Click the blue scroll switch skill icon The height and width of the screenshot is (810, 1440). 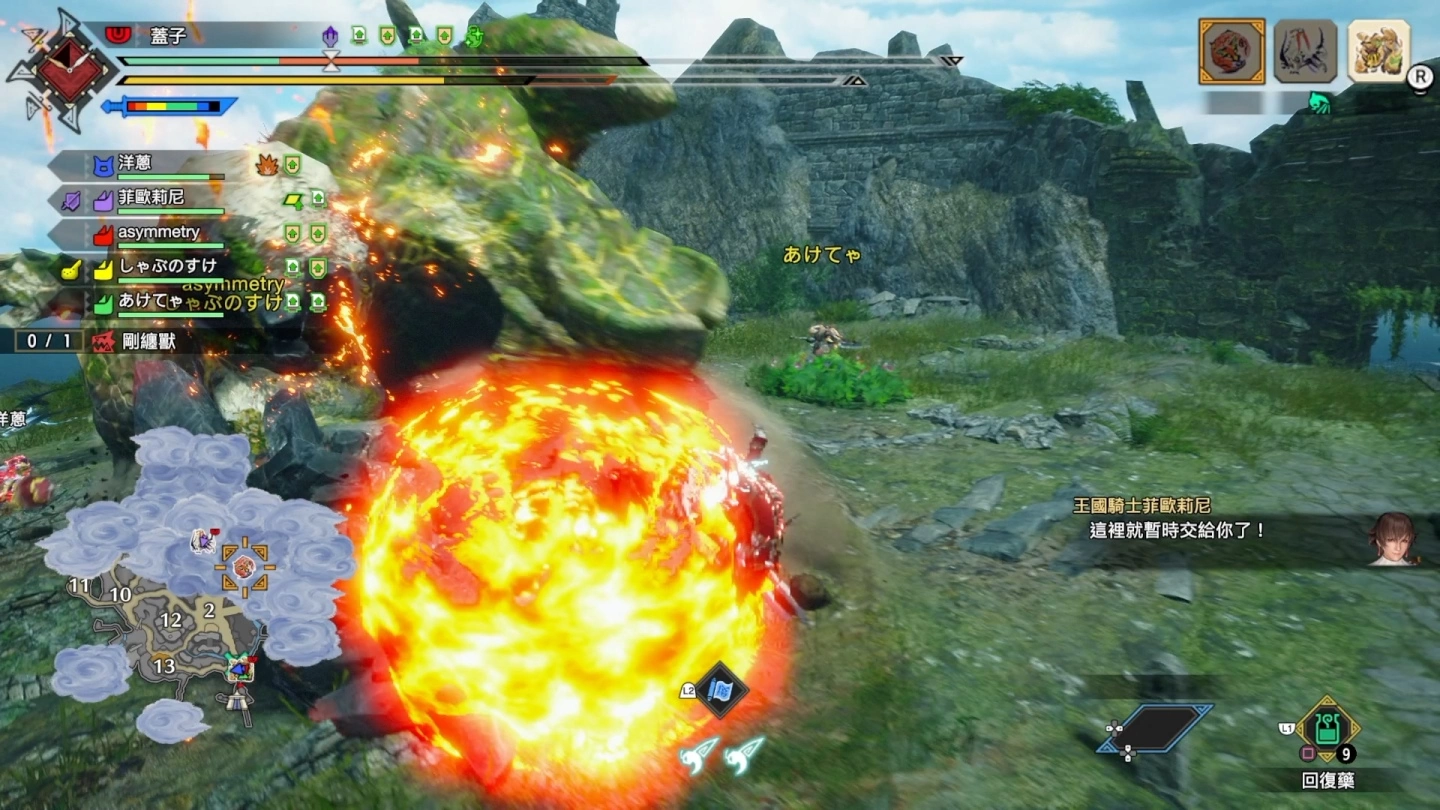[721, 690]
